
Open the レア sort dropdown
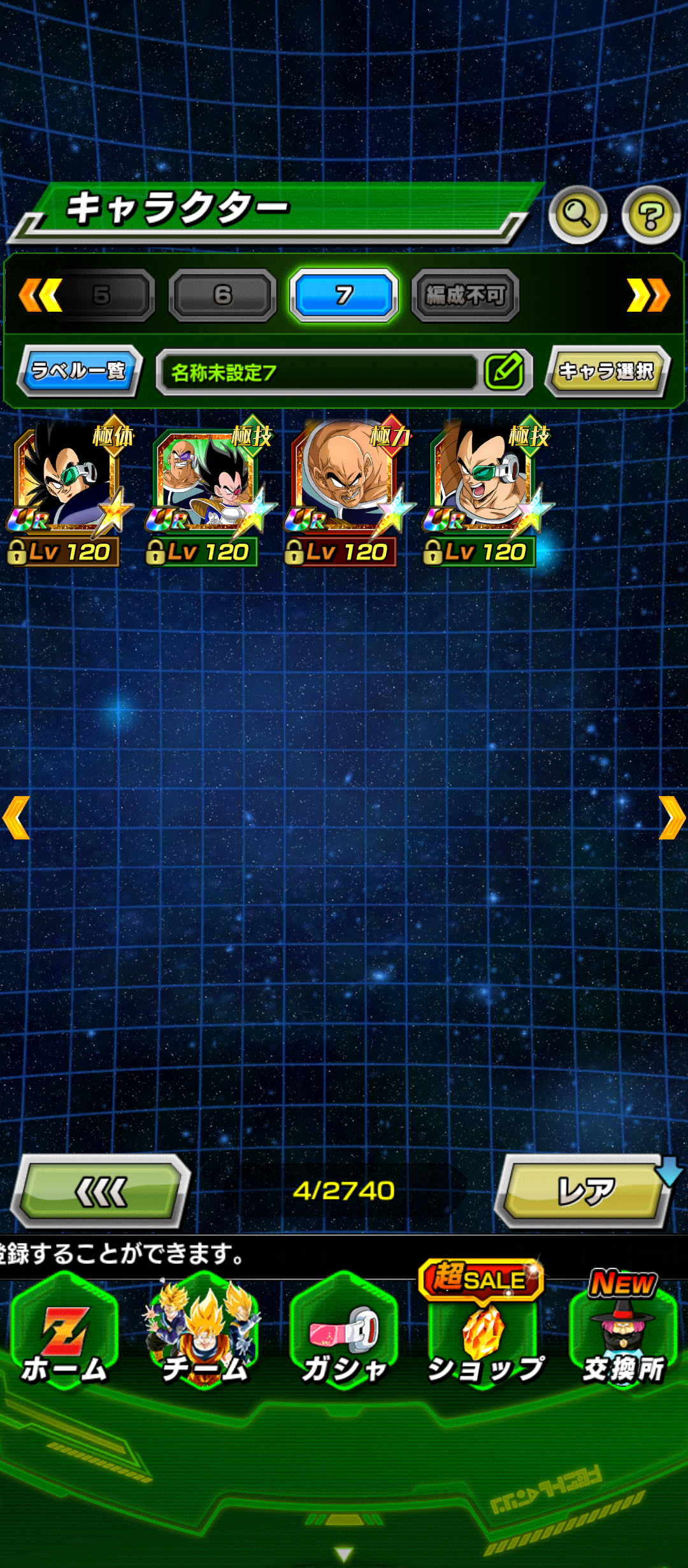[x=586, y=1191]
